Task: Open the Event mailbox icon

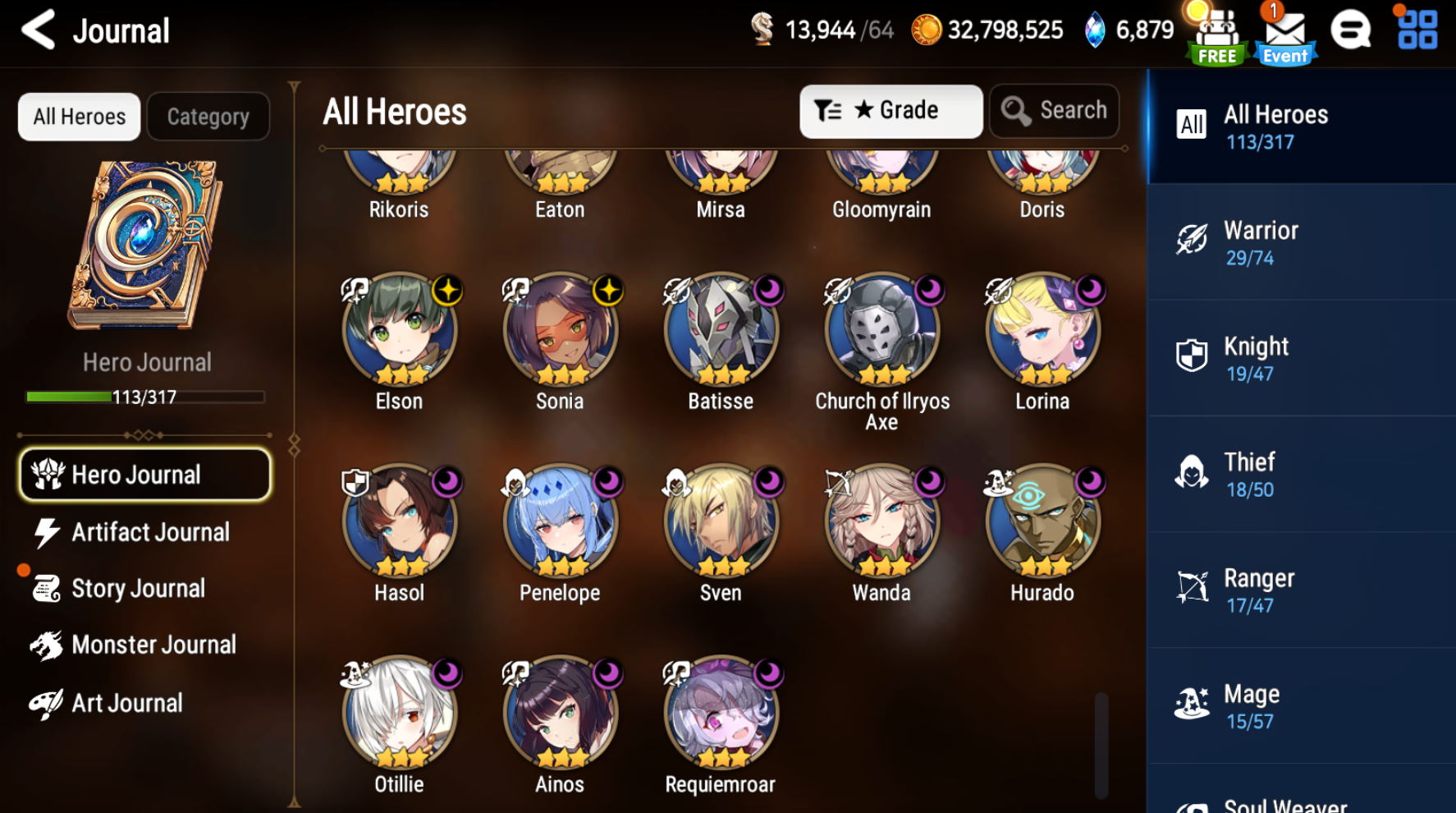Action: coord(1284,33)
